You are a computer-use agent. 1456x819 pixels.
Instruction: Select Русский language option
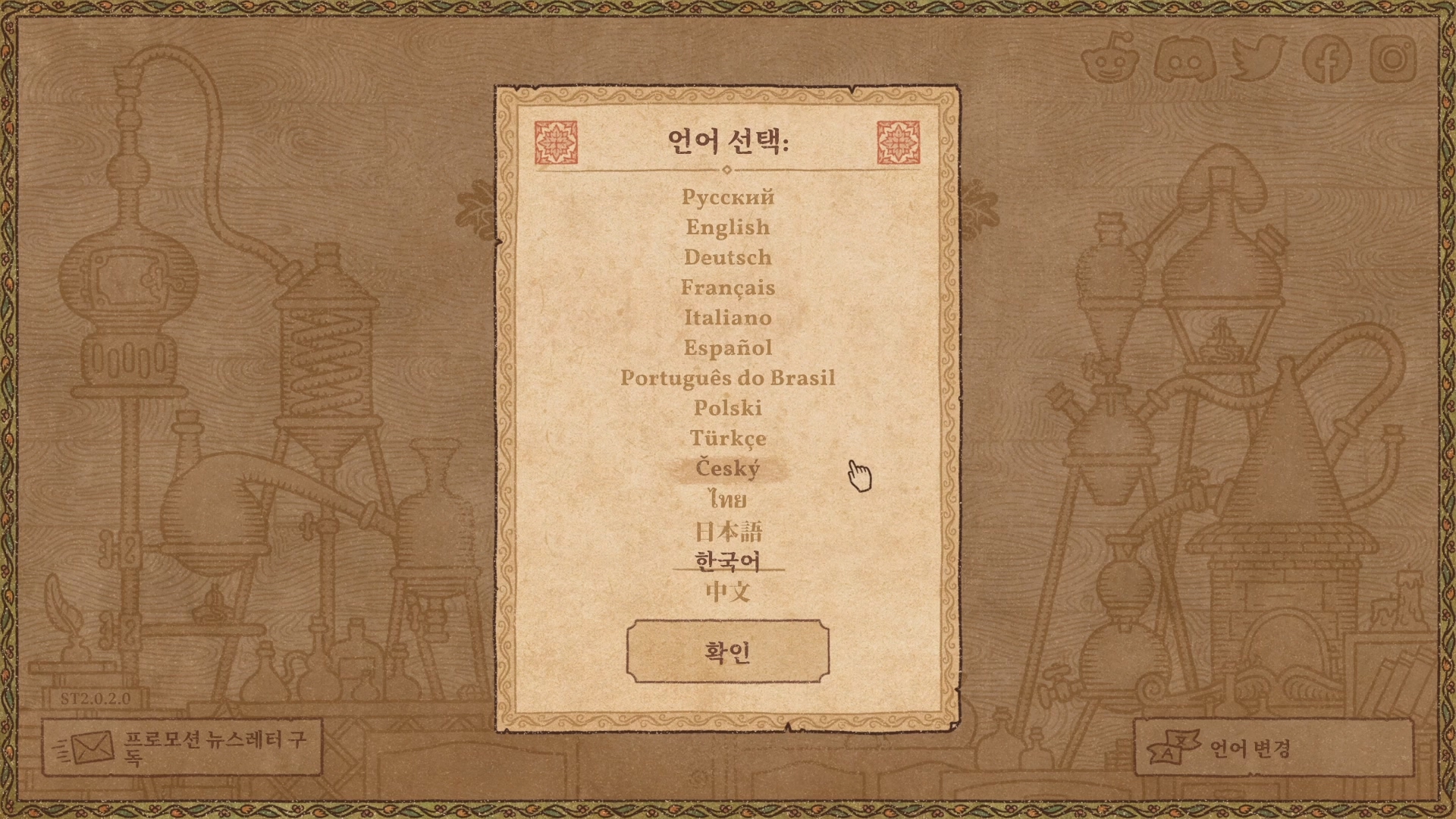(727, 197)
